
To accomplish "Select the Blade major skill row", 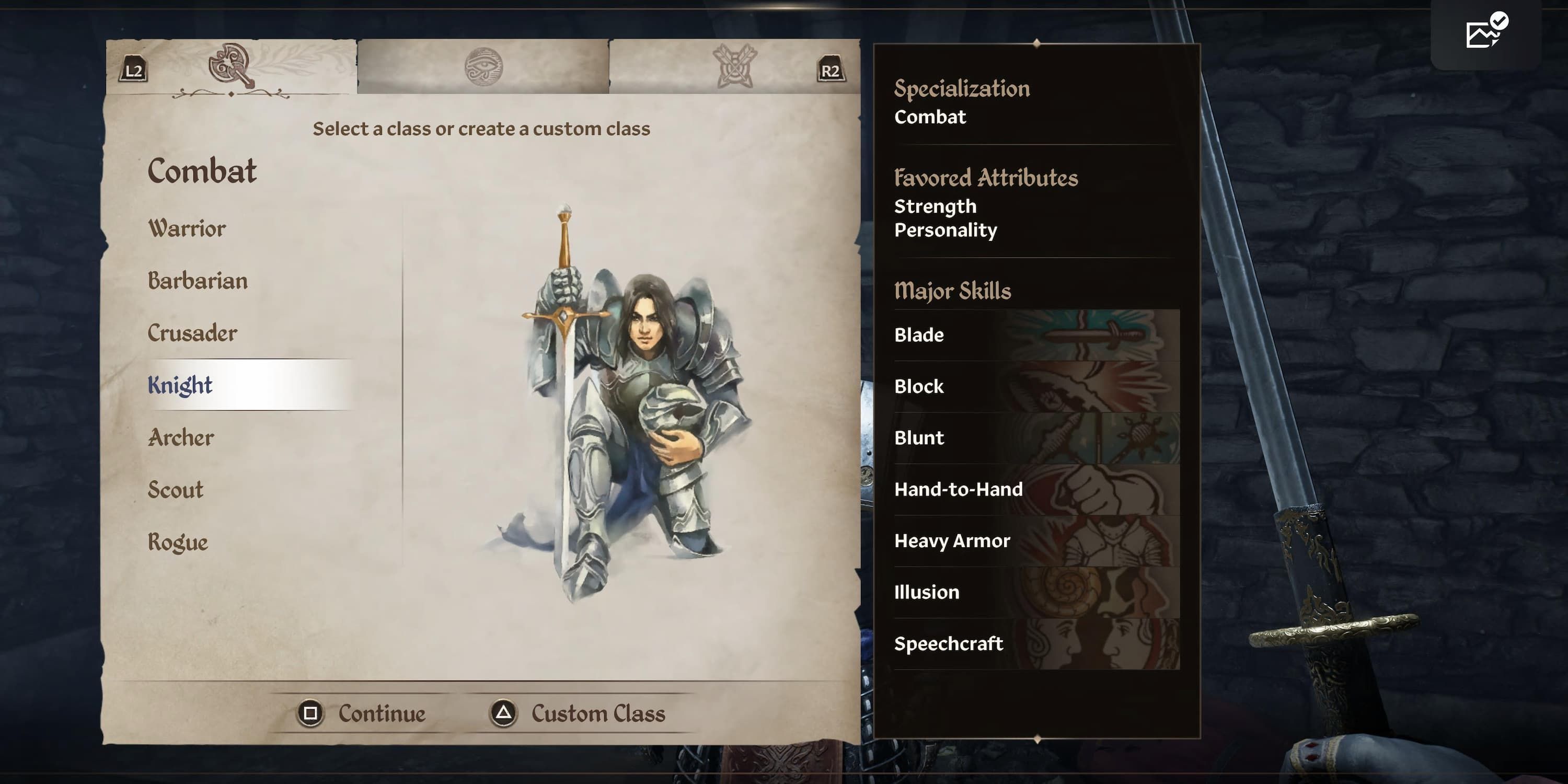I will pyautogui.click(x=1036, y=335).
